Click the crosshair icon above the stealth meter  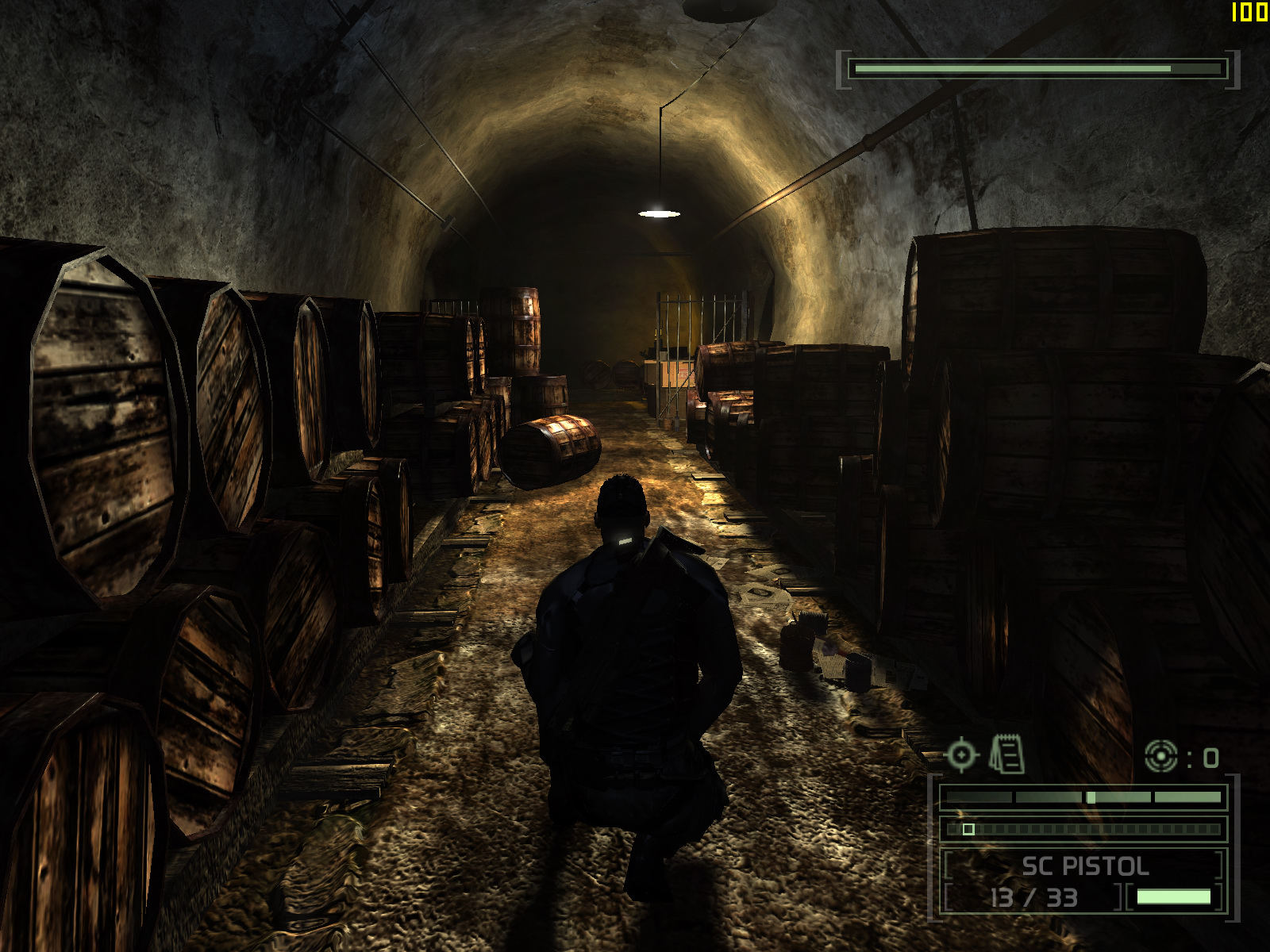[x=961, y=754]
